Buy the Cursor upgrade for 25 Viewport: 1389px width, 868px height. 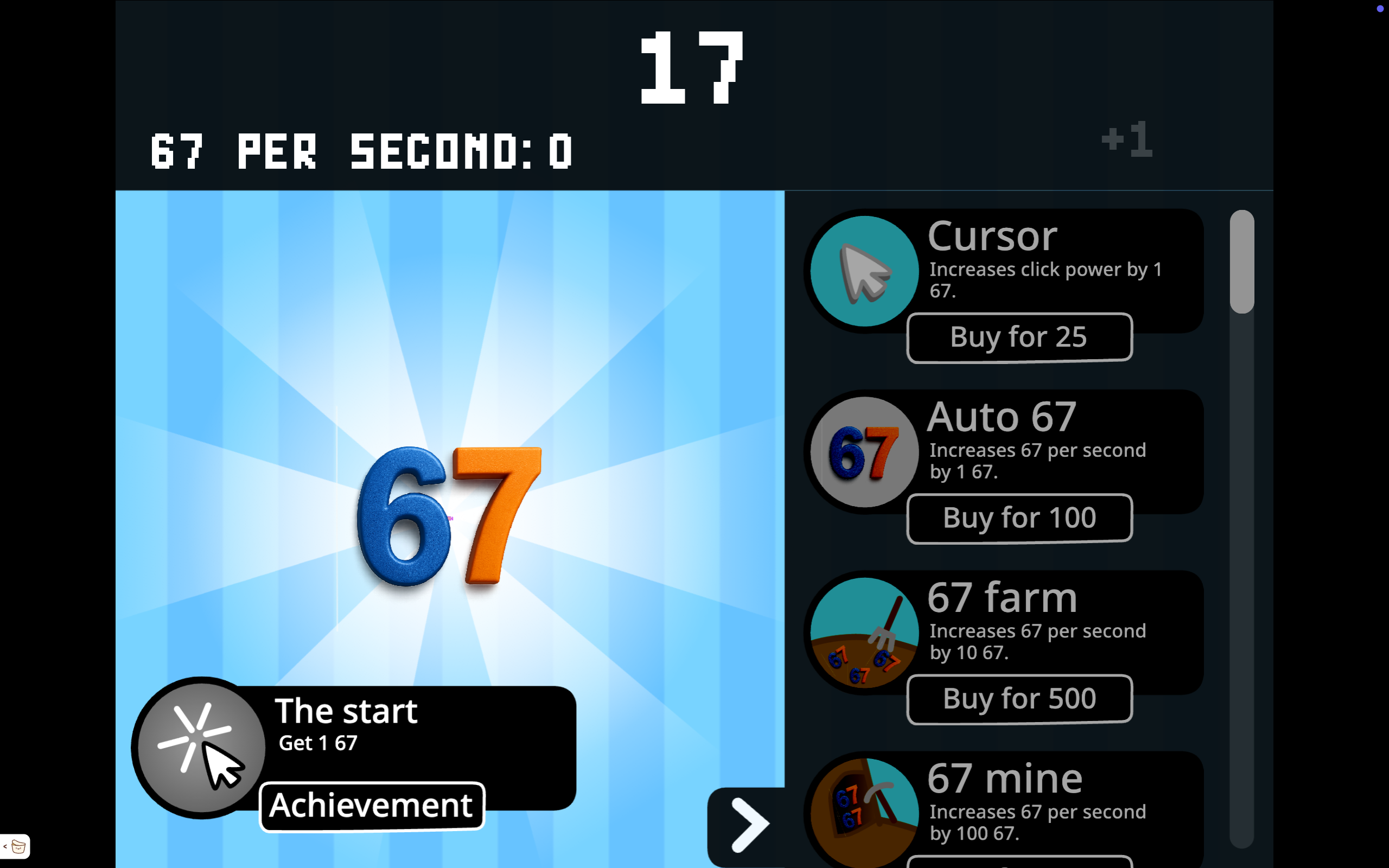tap(1019, 337)
